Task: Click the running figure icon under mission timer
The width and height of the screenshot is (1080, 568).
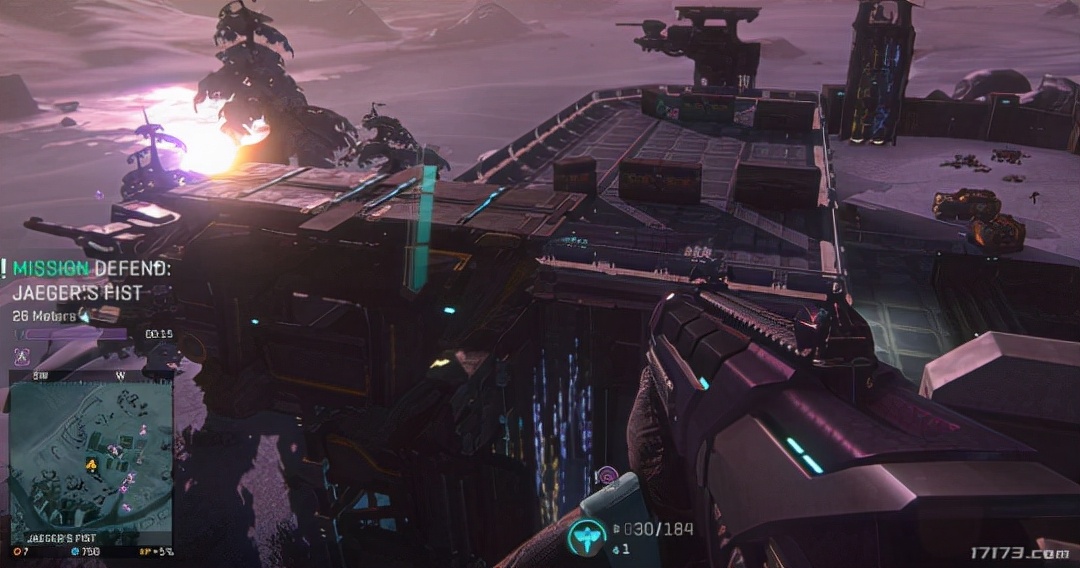Action: pos(22,355)
